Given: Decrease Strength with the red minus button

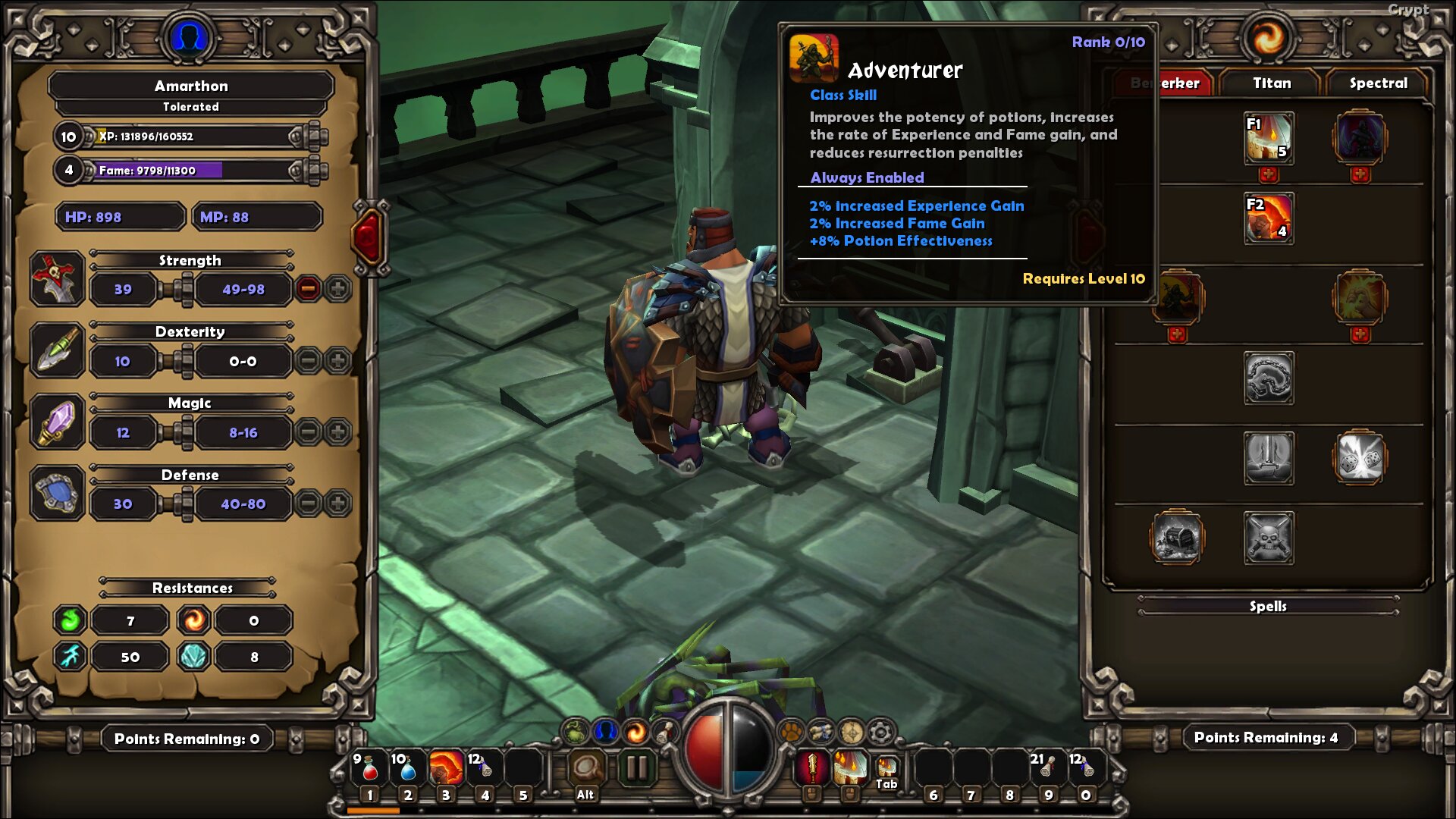Looking at the screenshot, I should [308, 288].
